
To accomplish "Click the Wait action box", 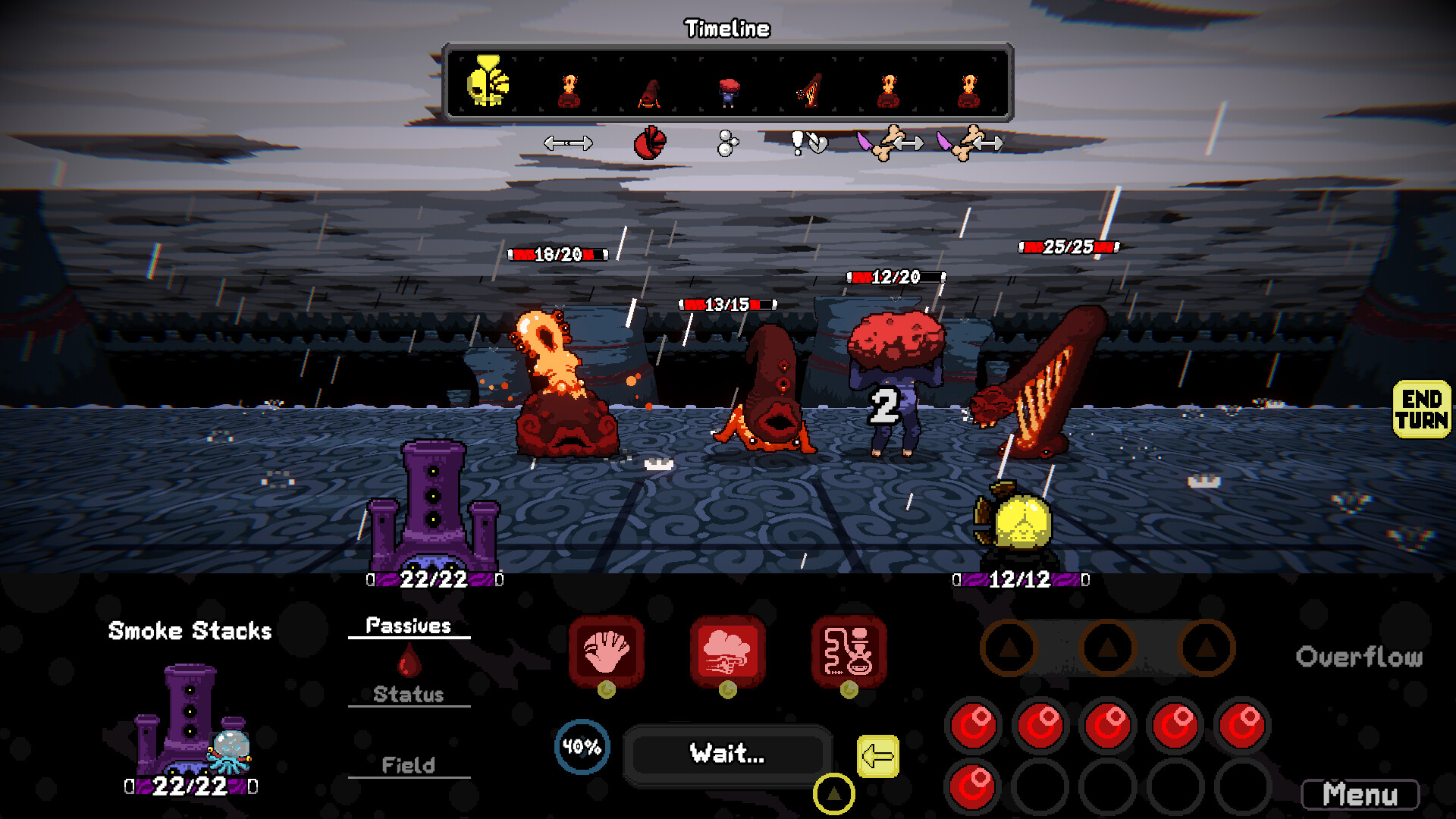I will coord(727,754).
